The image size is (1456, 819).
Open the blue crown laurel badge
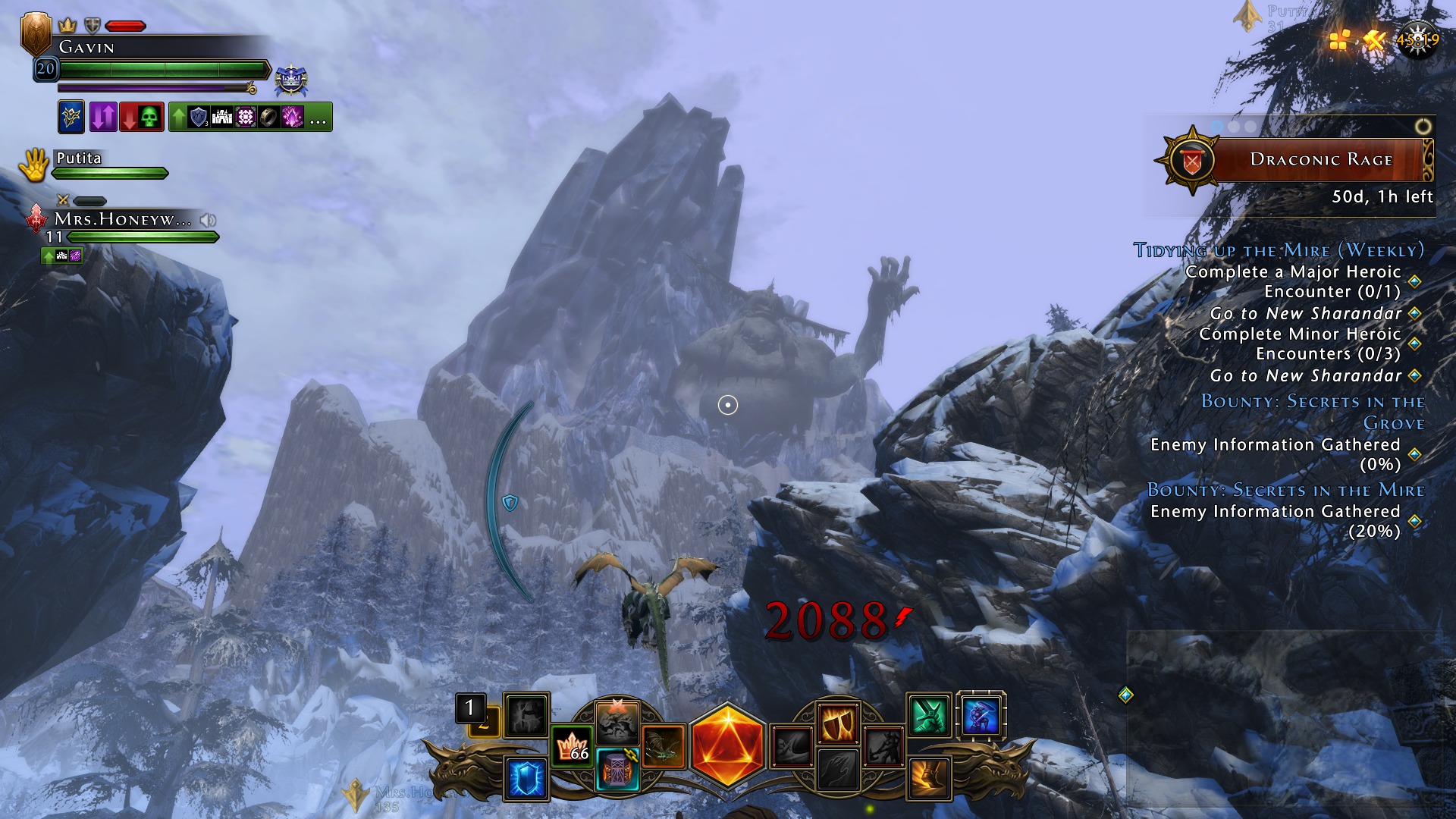point(290,80)
